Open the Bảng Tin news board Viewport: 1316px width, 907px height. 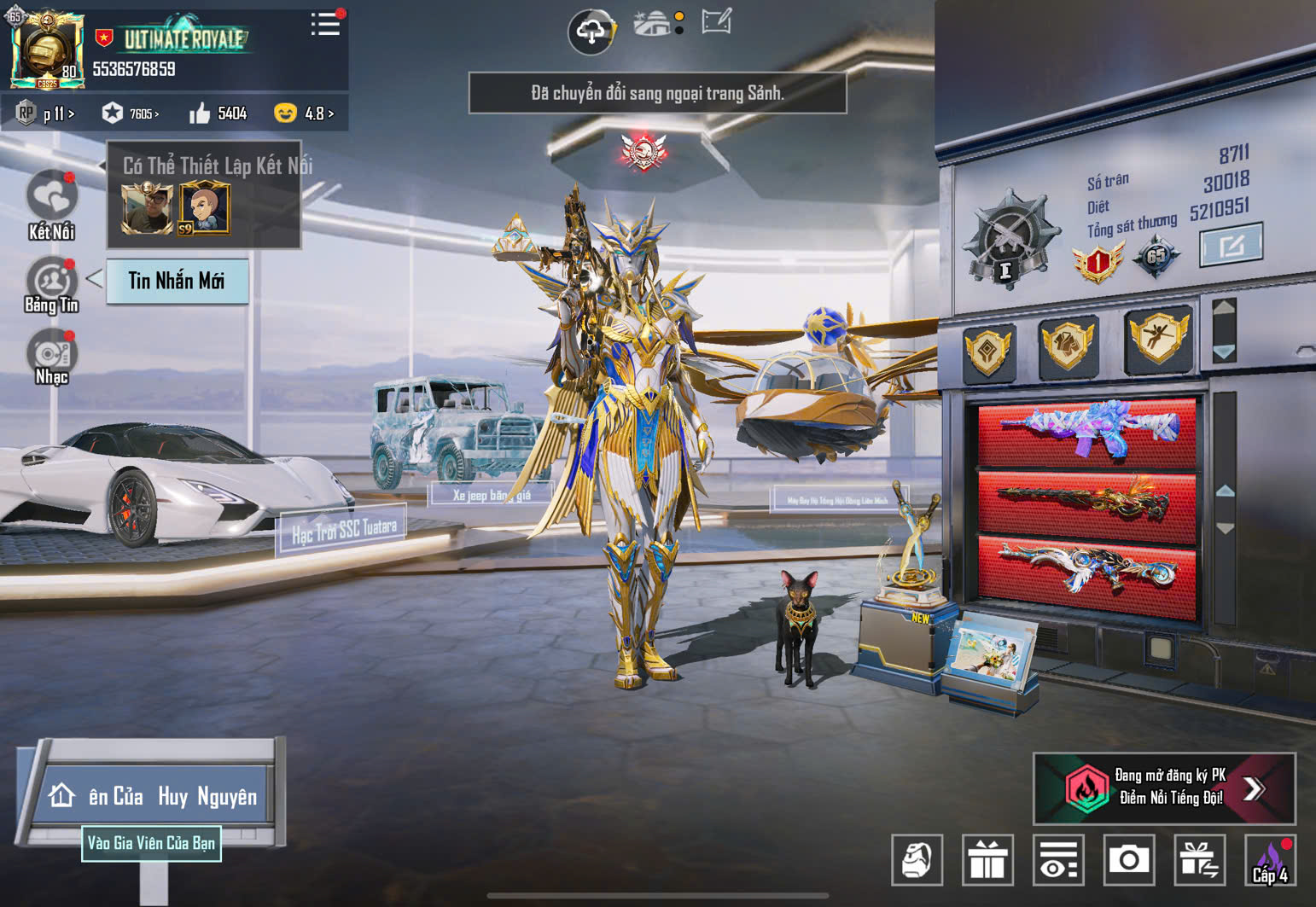pos(52,286)
